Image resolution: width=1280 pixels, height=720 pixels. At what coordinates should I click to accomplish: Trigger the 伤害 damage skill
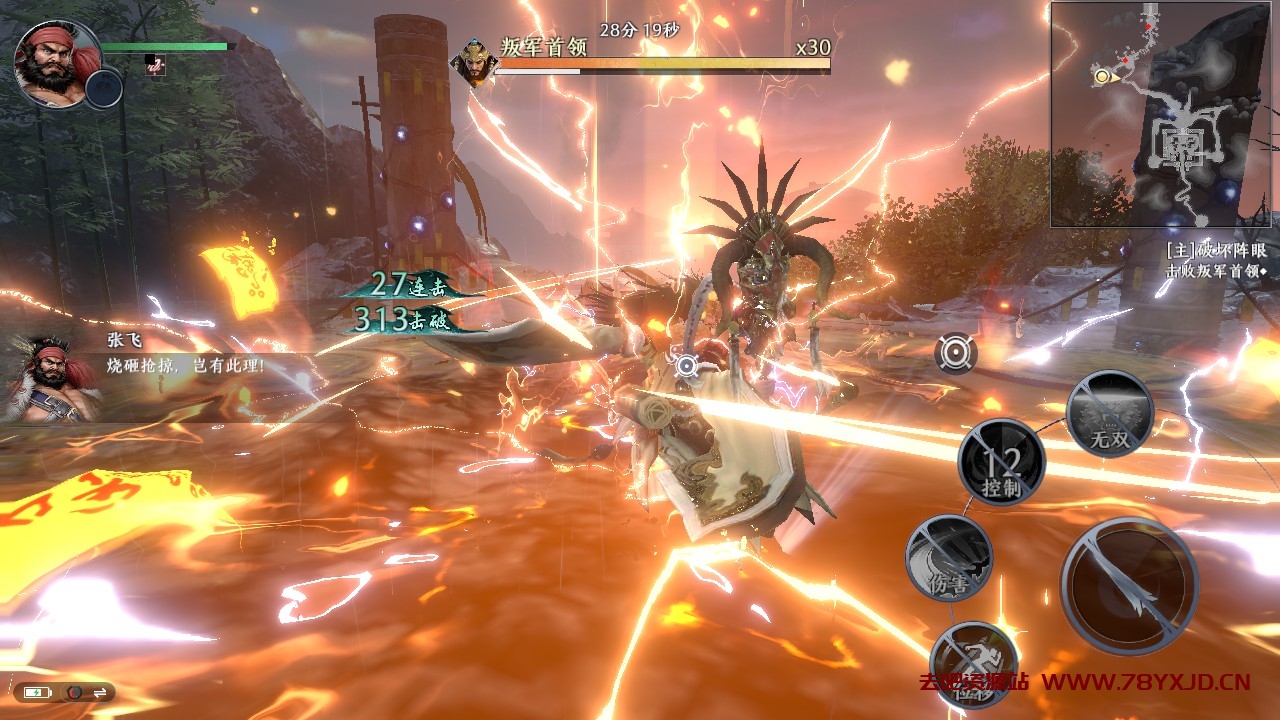click(949, 558)
